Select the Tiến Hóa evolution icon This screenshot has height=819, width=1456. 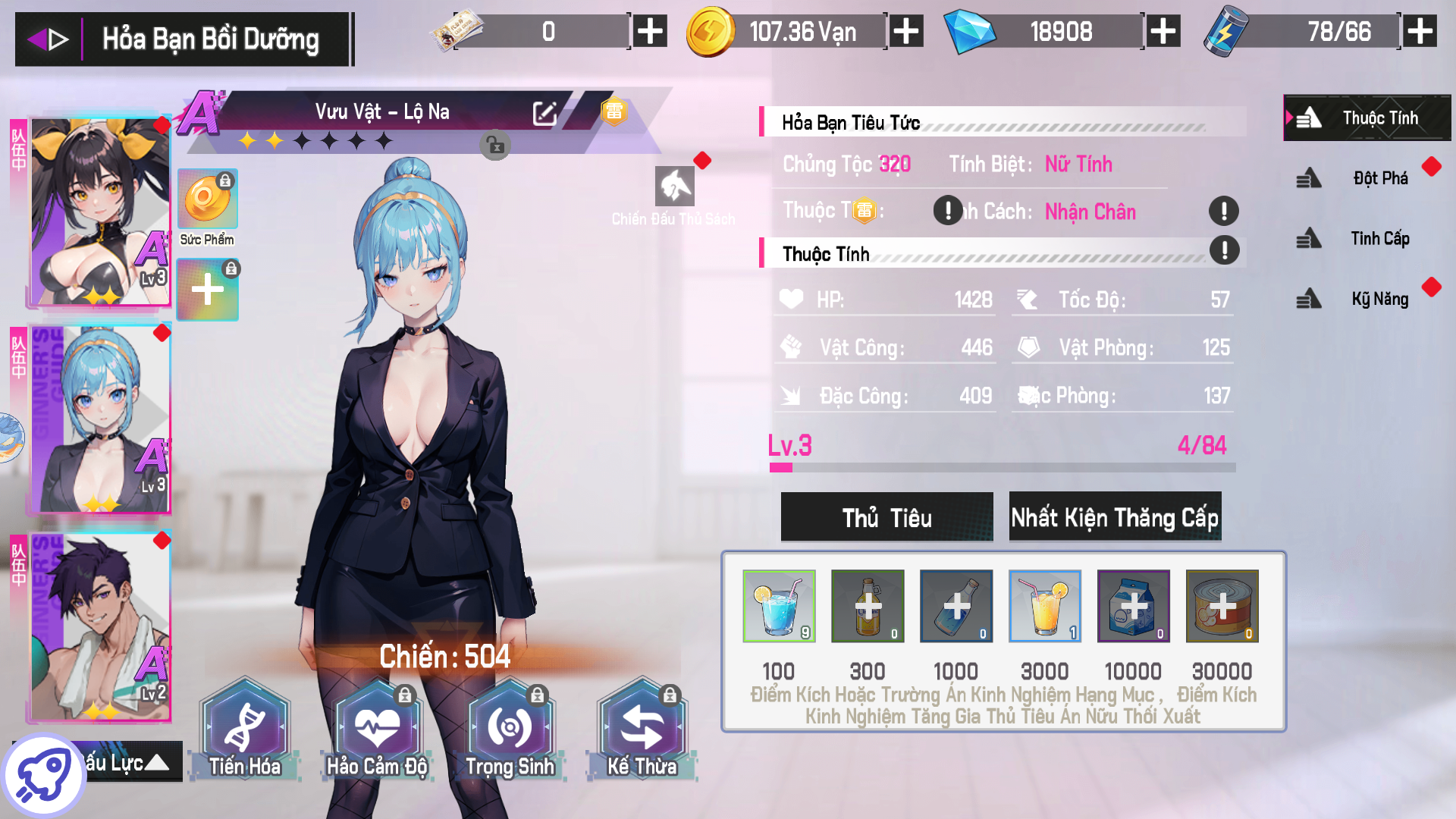pos(244,726)
